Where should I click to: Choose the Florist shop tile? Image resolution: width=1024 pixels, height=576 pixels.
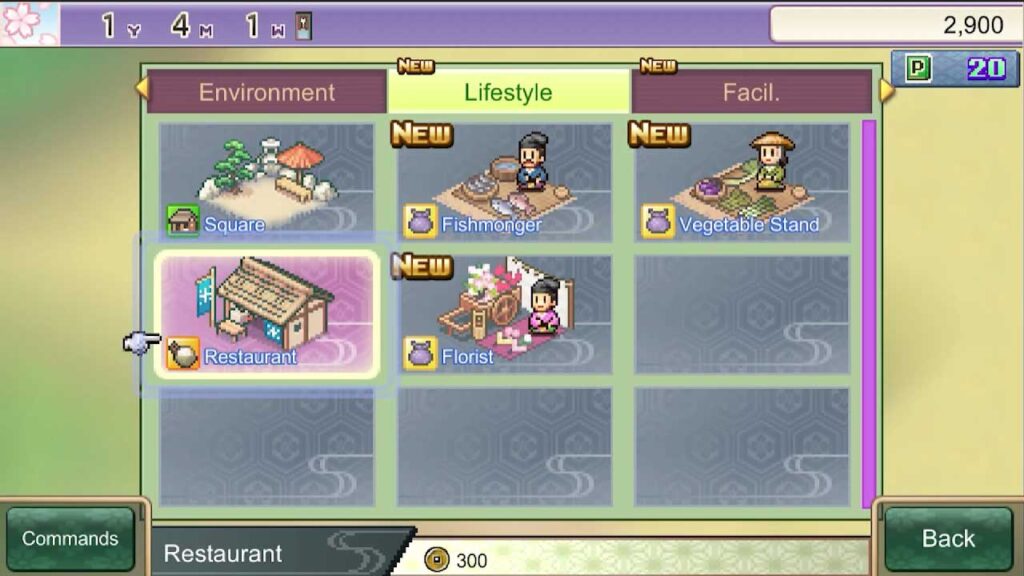(504, 314)
